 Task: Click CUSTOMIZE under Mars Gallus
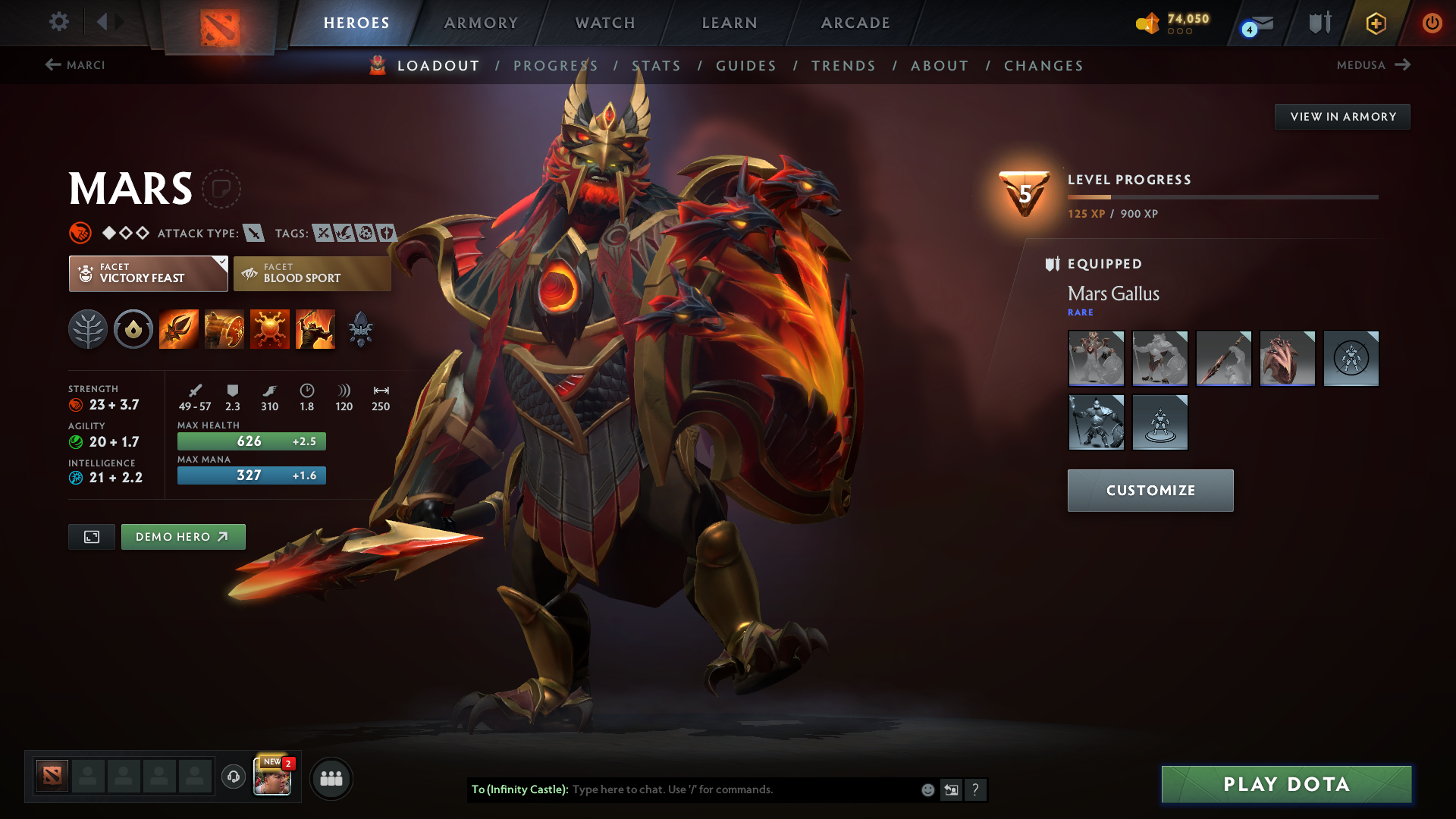[1150, 490]
